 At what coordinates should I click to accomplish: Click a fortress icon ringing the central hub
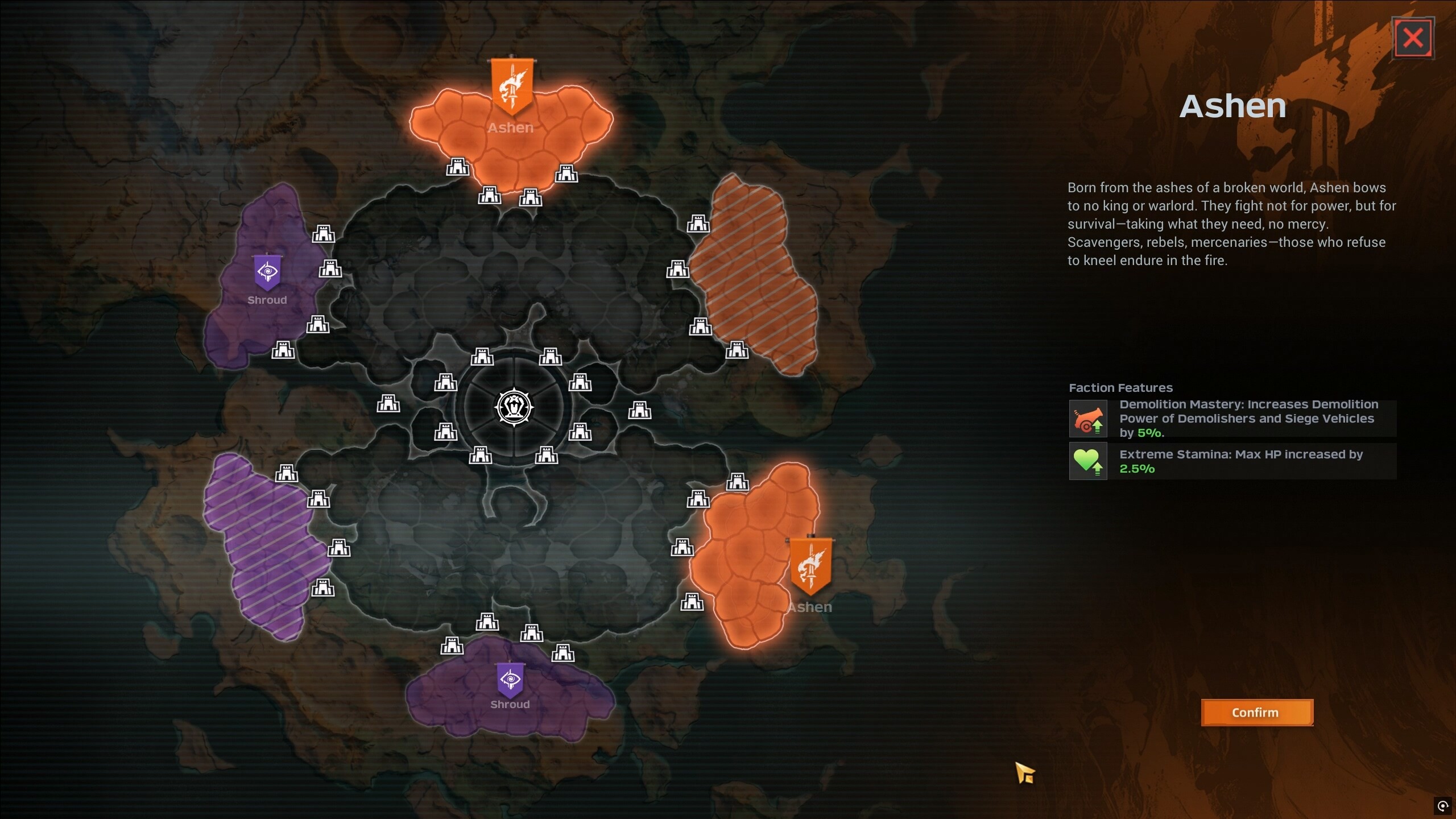pos(483,358)
